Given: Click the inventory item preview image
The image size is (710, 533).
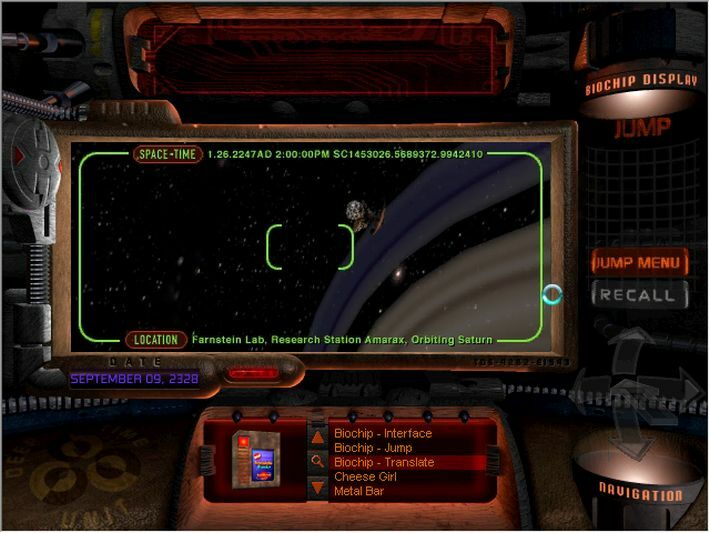Looking at the screenshot, I should click(x=252, y=460).
